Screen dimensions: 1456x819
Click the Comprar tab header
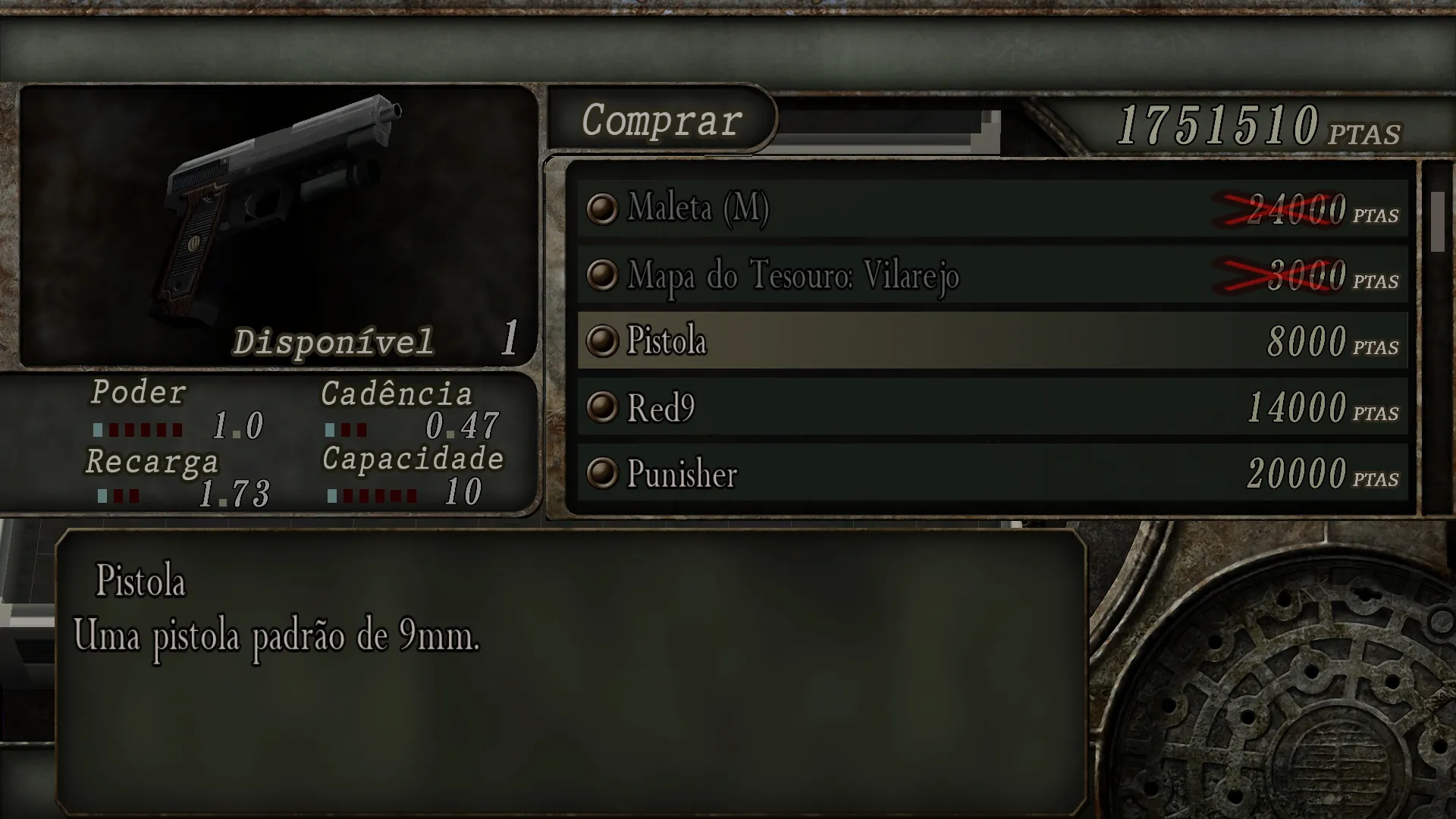pos(661,120)
